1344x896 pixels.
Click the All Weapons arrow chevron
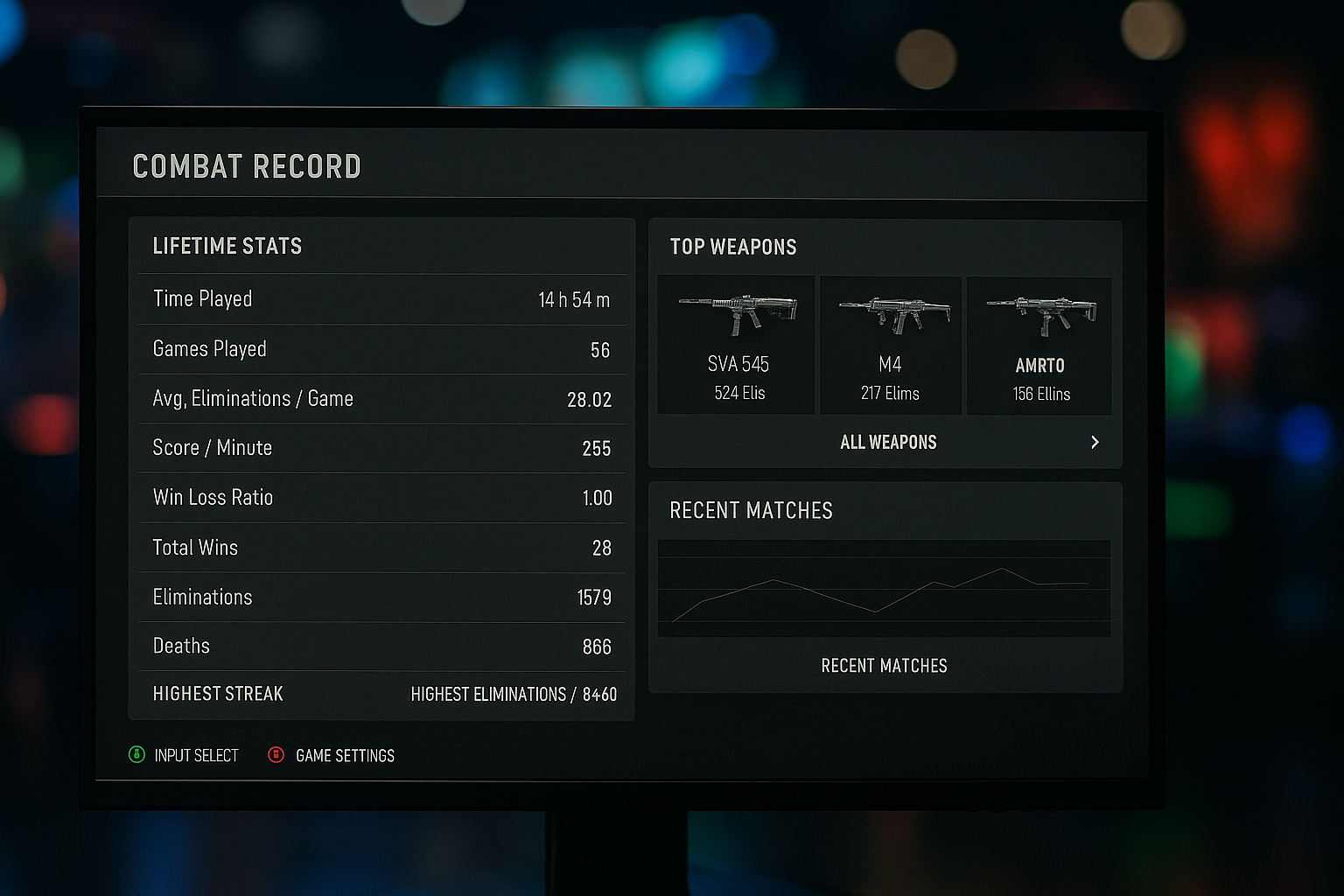[1095, 443]
